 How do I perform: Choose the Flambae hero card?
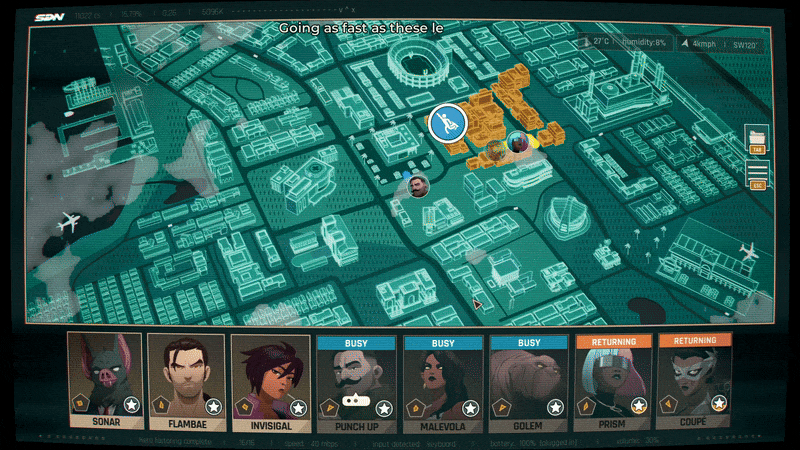188,380
